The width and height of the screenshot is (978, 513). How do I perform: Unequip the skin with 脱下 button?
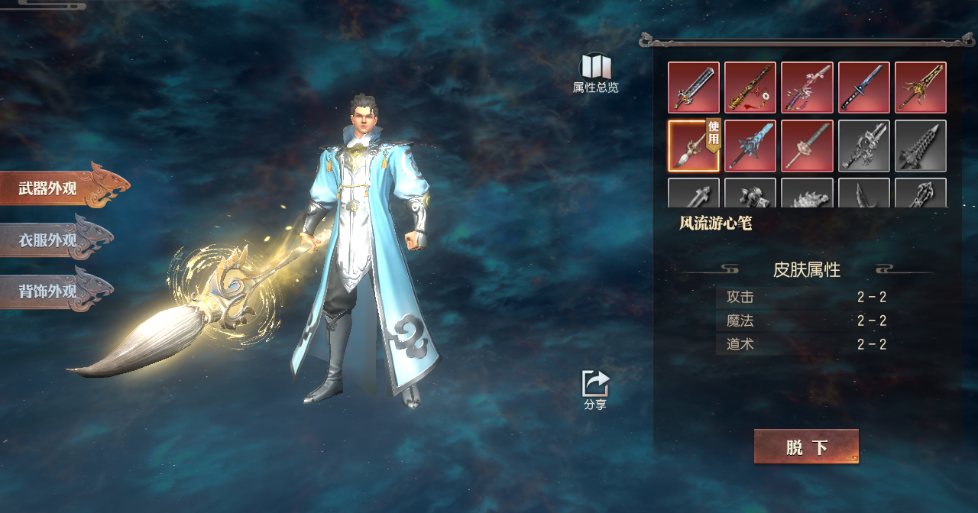coord(806,447)
